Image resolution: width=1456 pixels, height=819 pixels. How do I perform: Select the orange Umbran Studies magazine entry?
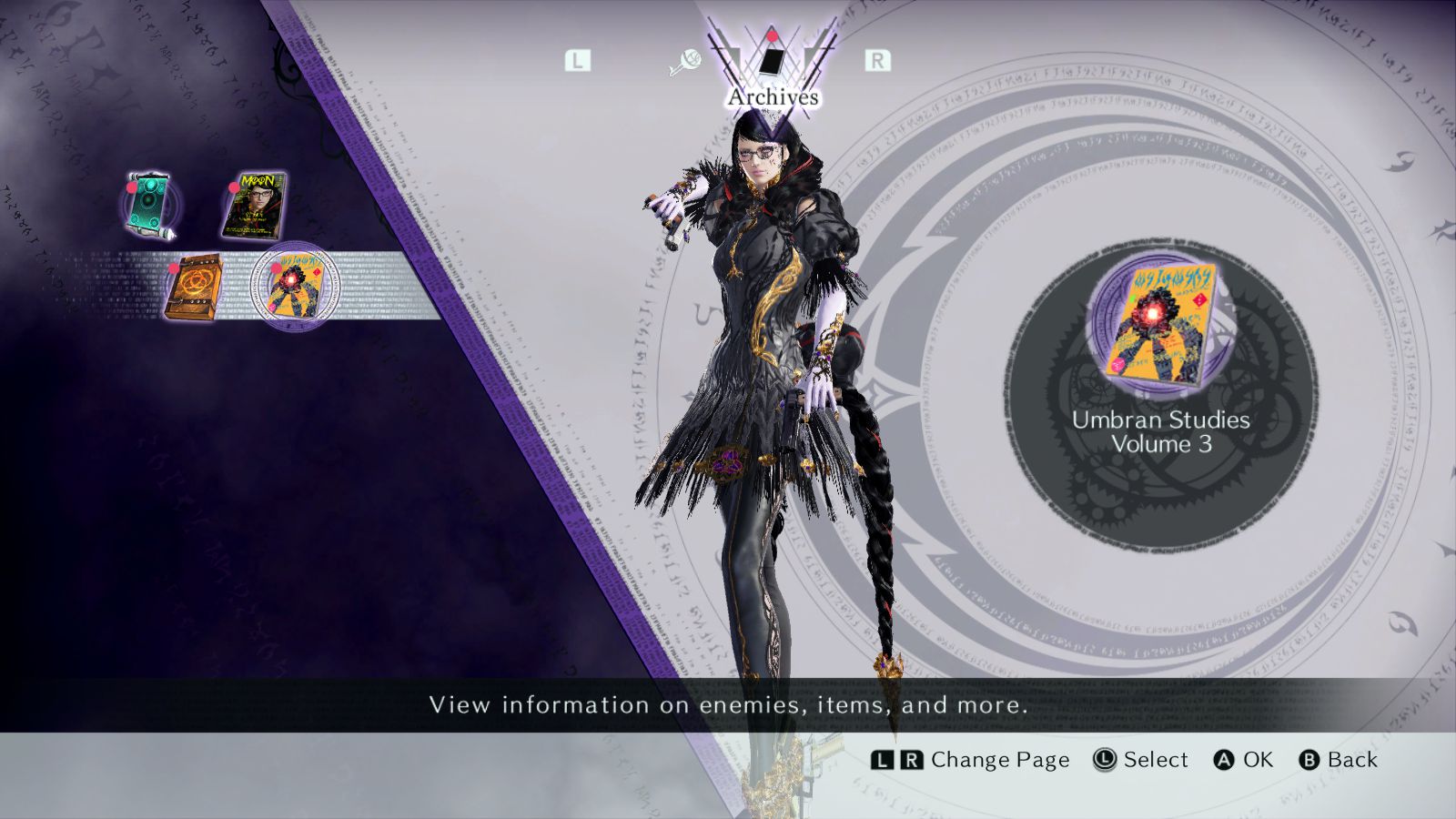pyautogui.click(x=294, y=286)
